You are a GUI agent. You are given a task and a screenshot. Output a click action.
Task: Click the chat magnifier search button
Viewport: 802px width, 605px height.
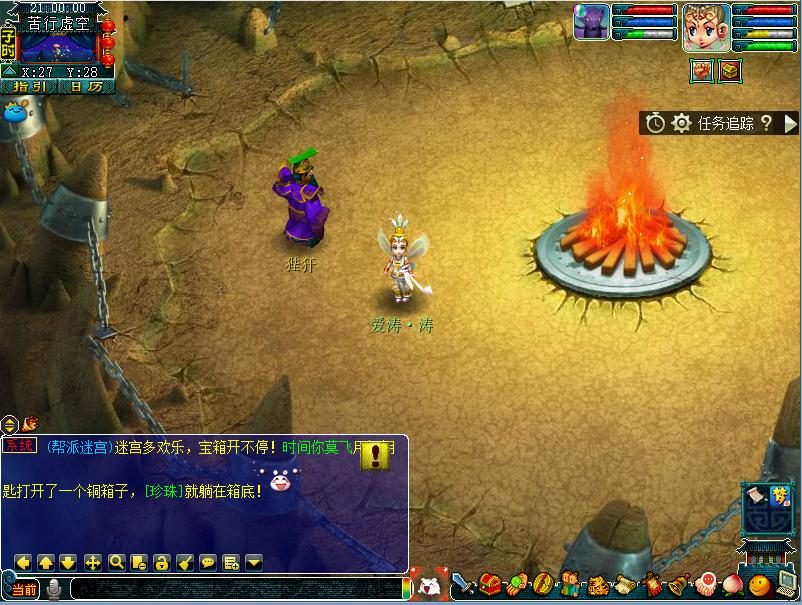coord(116,562)
